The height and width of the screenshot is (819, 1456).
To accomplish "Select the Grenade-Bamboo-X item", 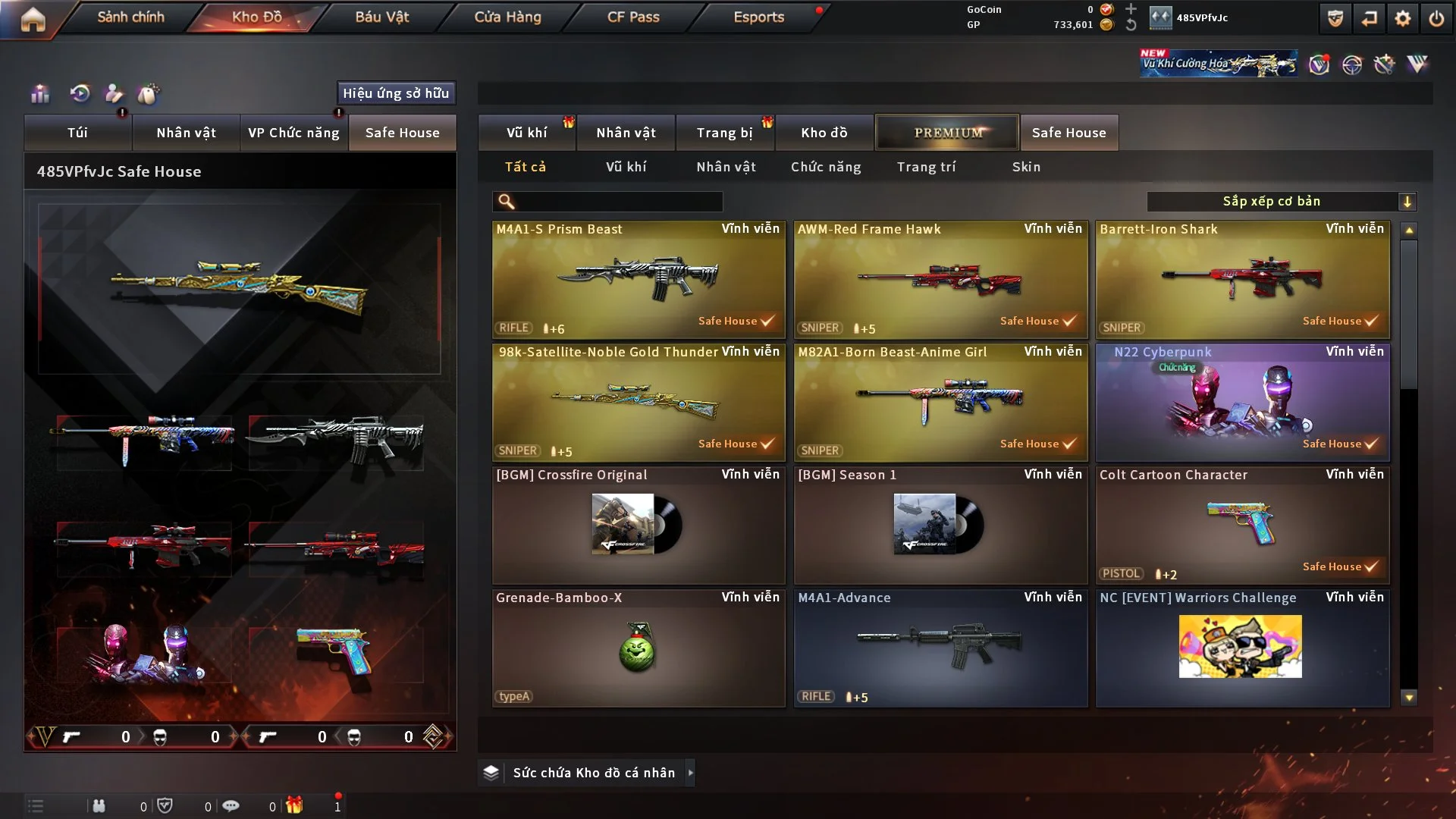I will tap(638, 648).
